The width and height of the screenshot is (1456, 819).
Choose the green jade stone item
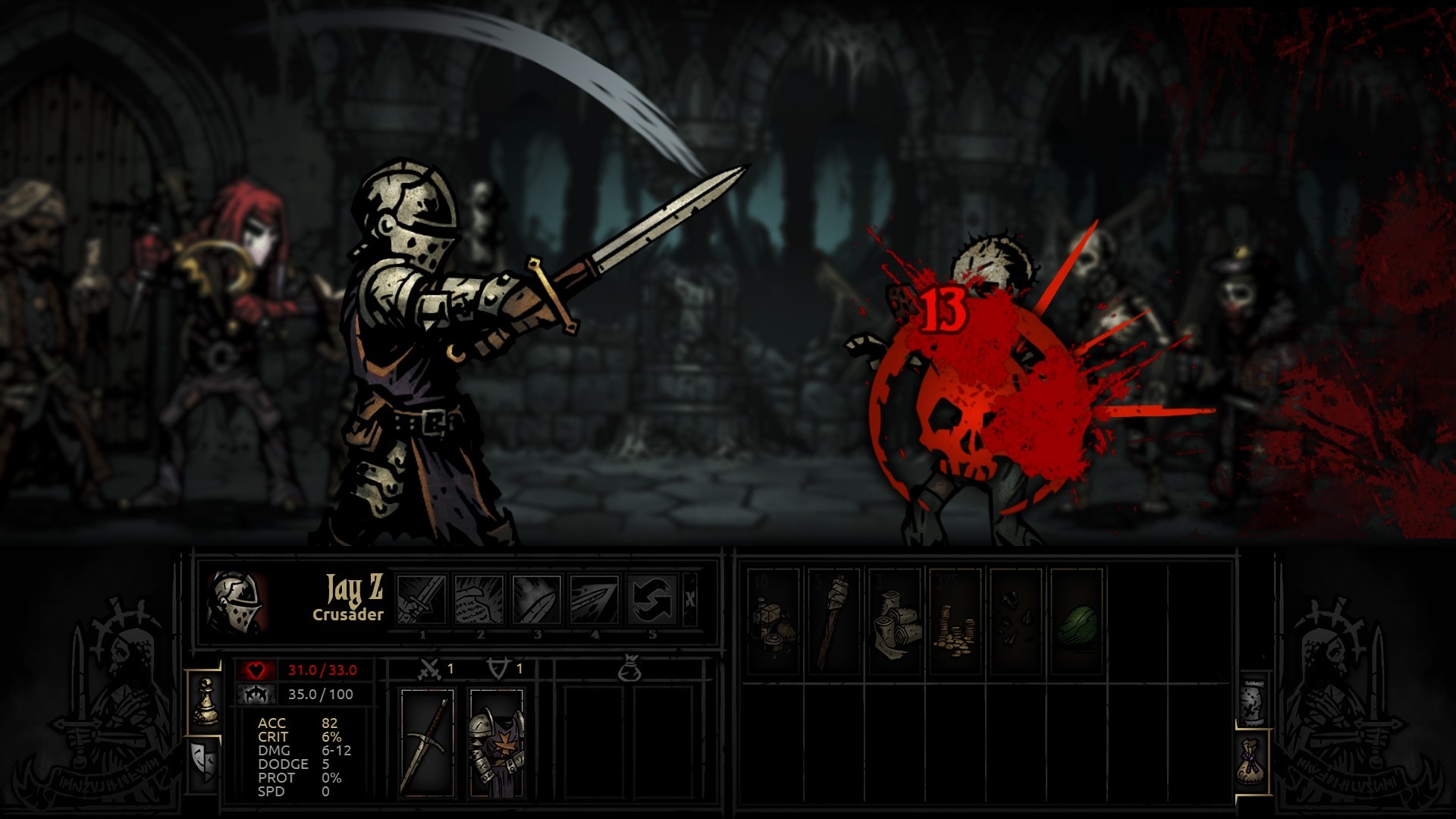[x=1076, y=622]
